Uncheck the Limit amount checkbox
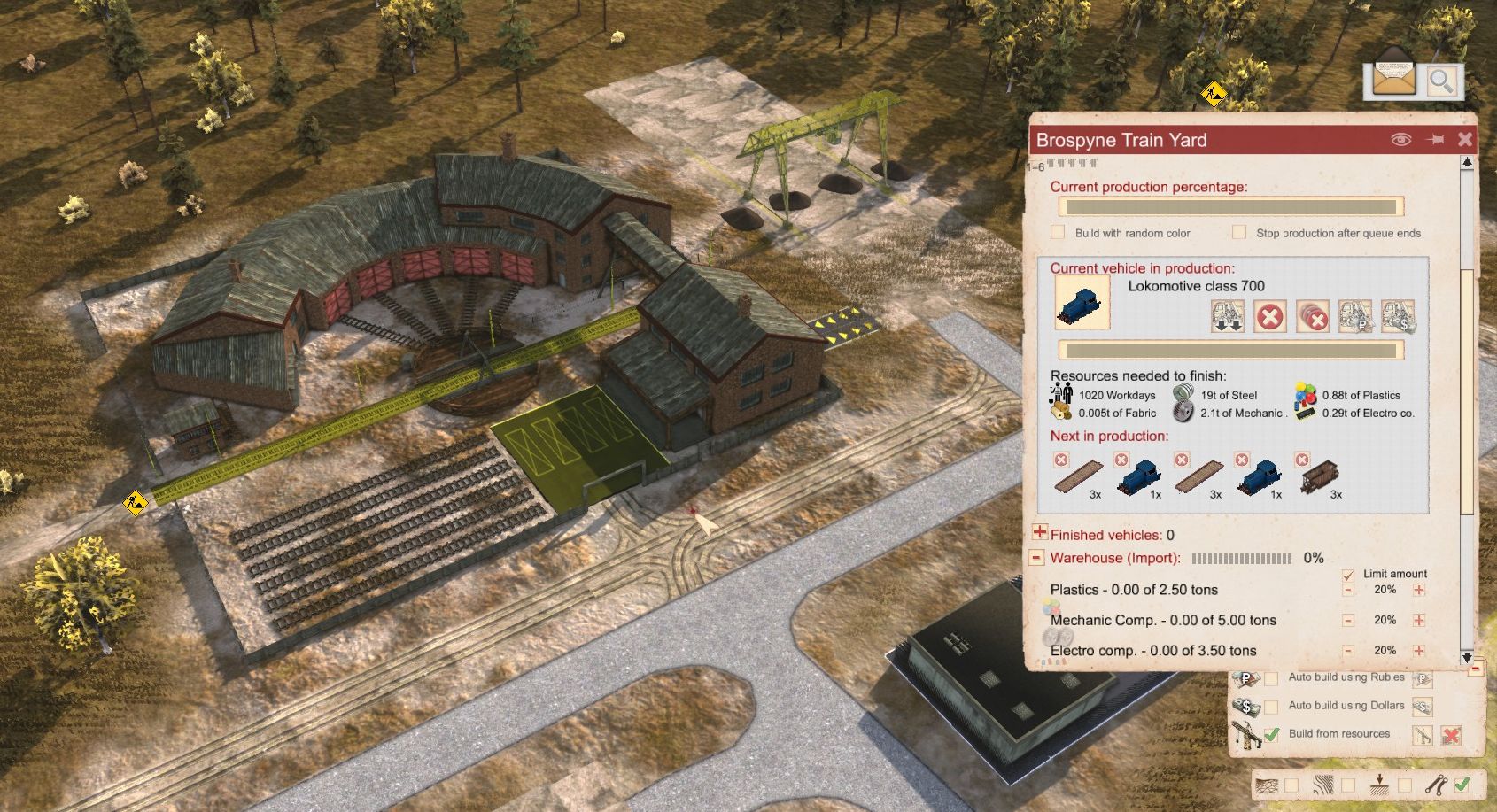The height and width of the screenshot is (812, 1497). 1348,574
